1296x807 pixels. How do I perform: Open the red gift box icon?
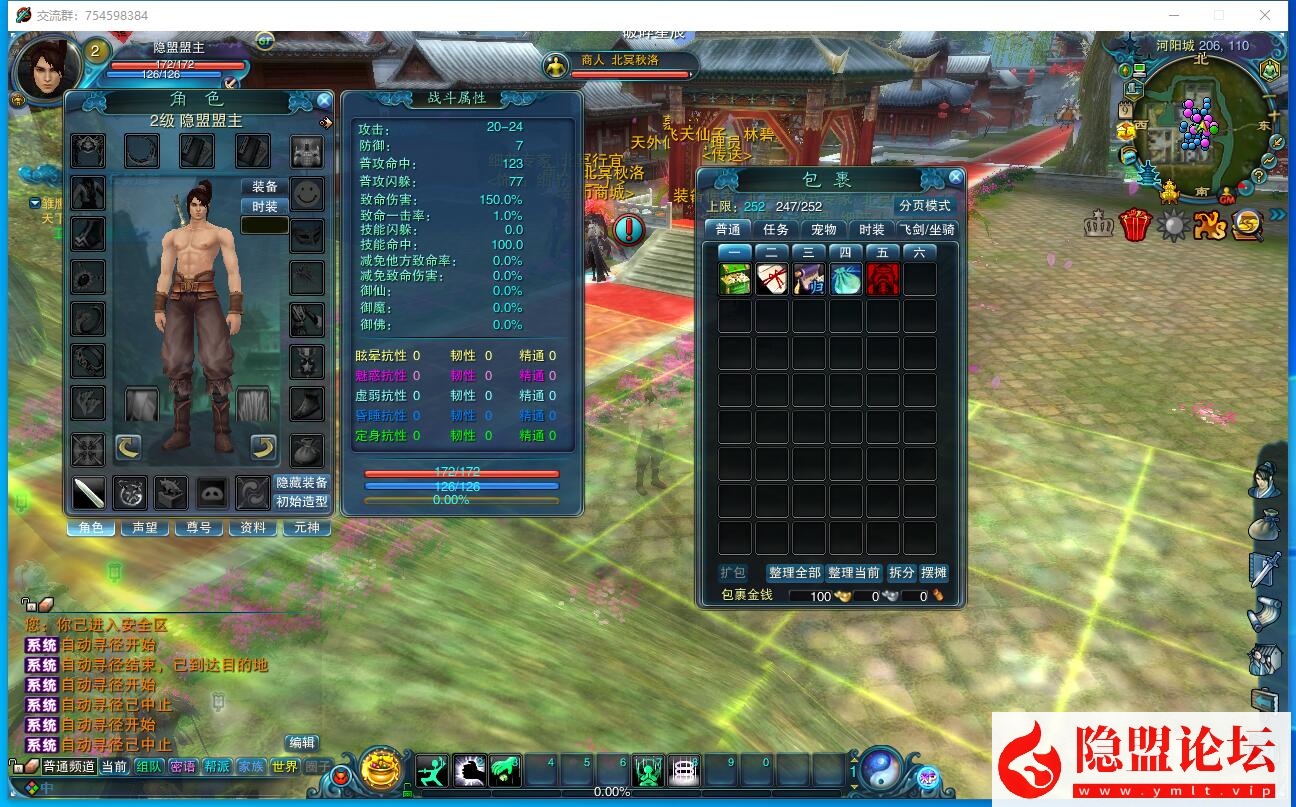click(1135, 225)
